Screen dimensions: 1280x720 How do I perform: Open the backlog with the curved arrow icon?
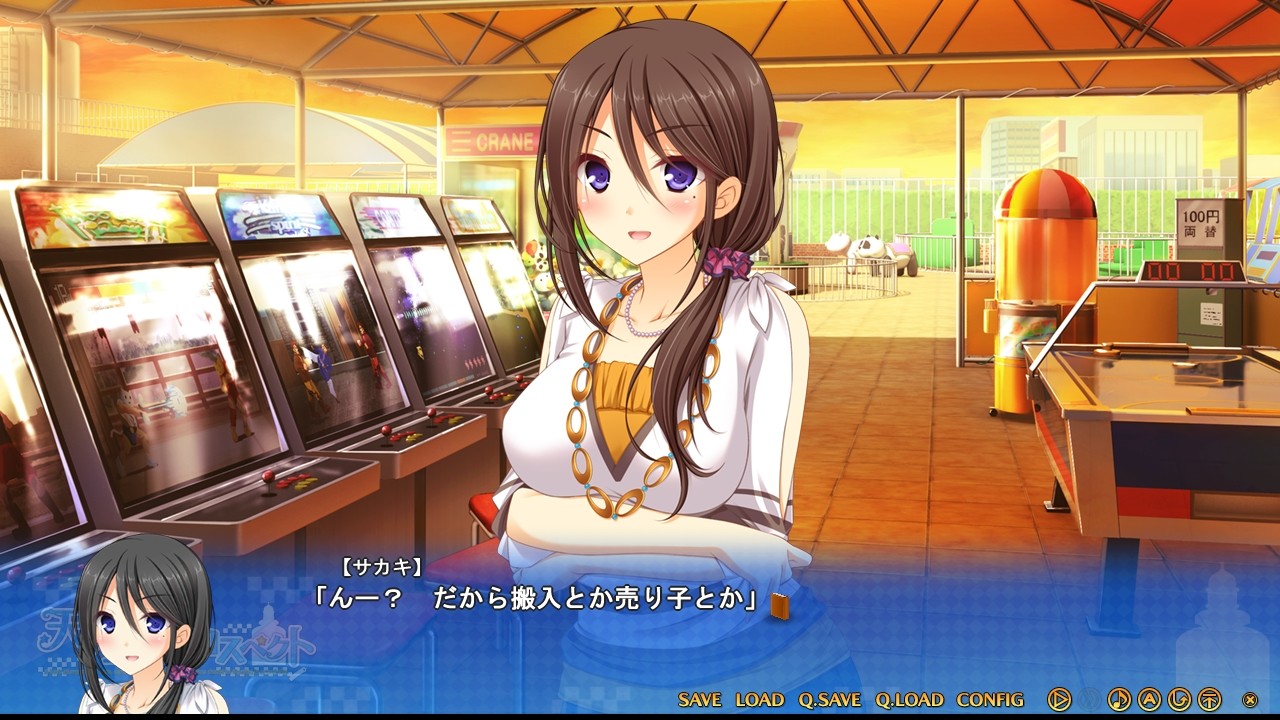[x=1178, y=699]
